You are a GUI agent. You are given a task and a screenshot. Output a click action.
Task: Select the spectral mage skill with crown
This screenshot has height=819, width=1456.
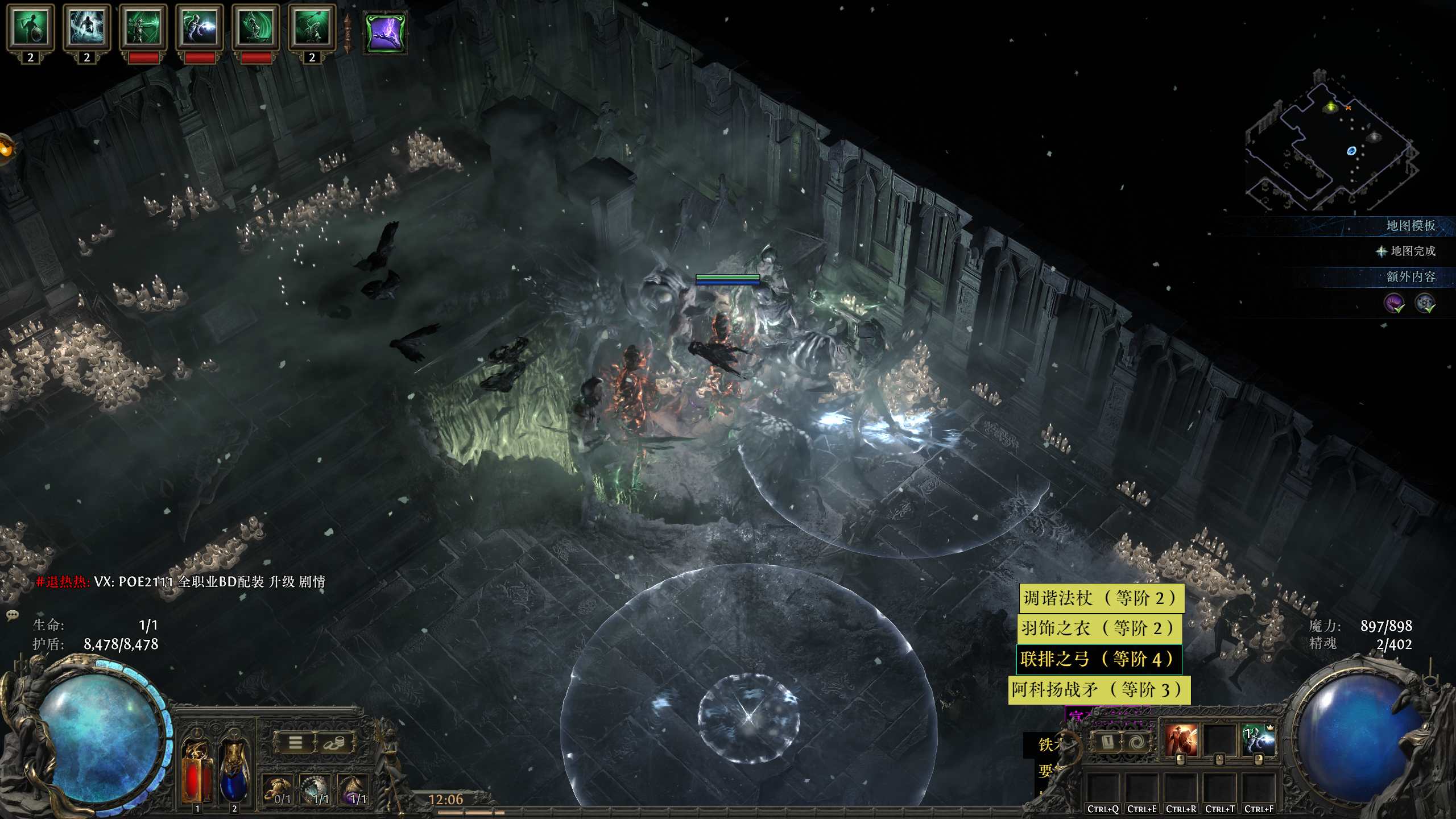coord(1258,741)
